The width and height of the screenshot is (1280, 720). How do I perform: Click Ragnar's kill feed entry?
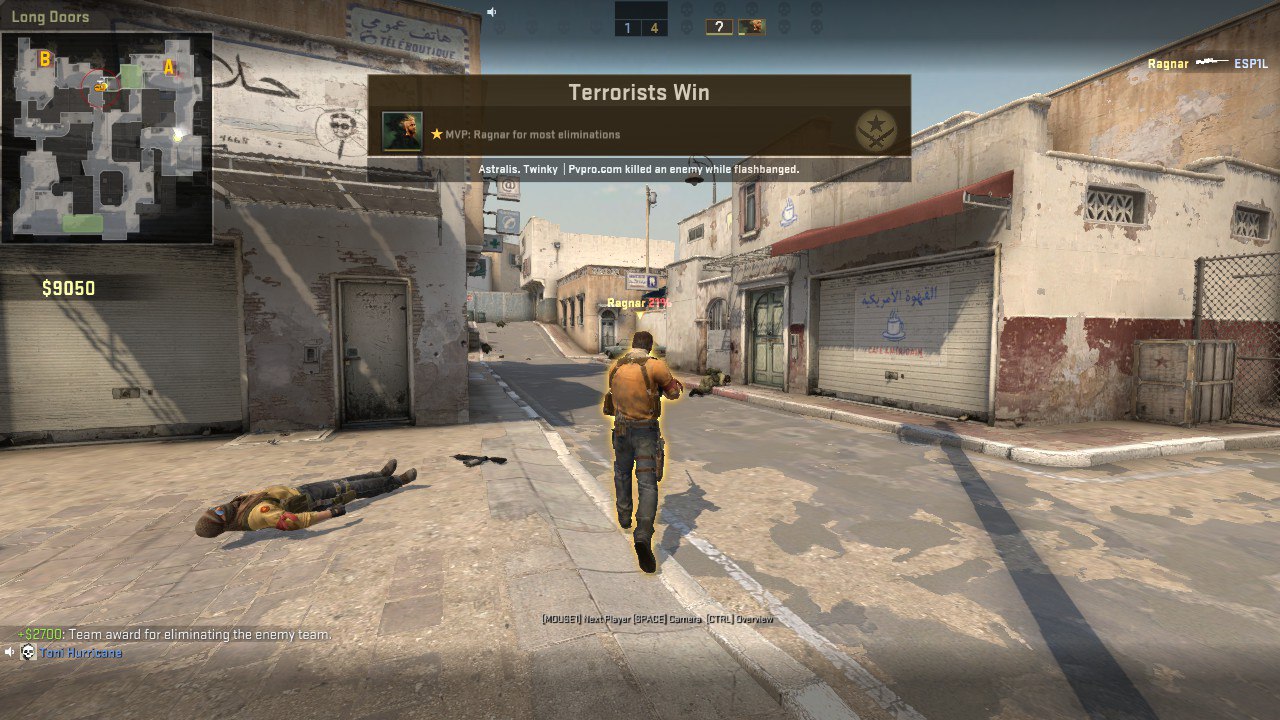[x=1208, y=64]
